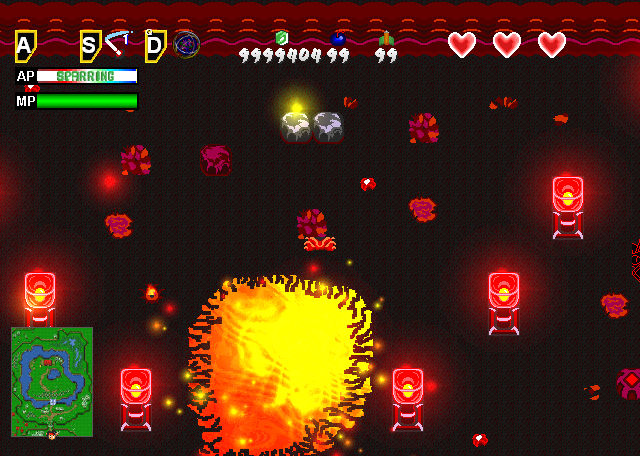Image resolution: width=640 pixels, height=456 pixels.
Task: Activate the dark orb in the D slot
Action: pyautogui.click(x=186, y=44)
